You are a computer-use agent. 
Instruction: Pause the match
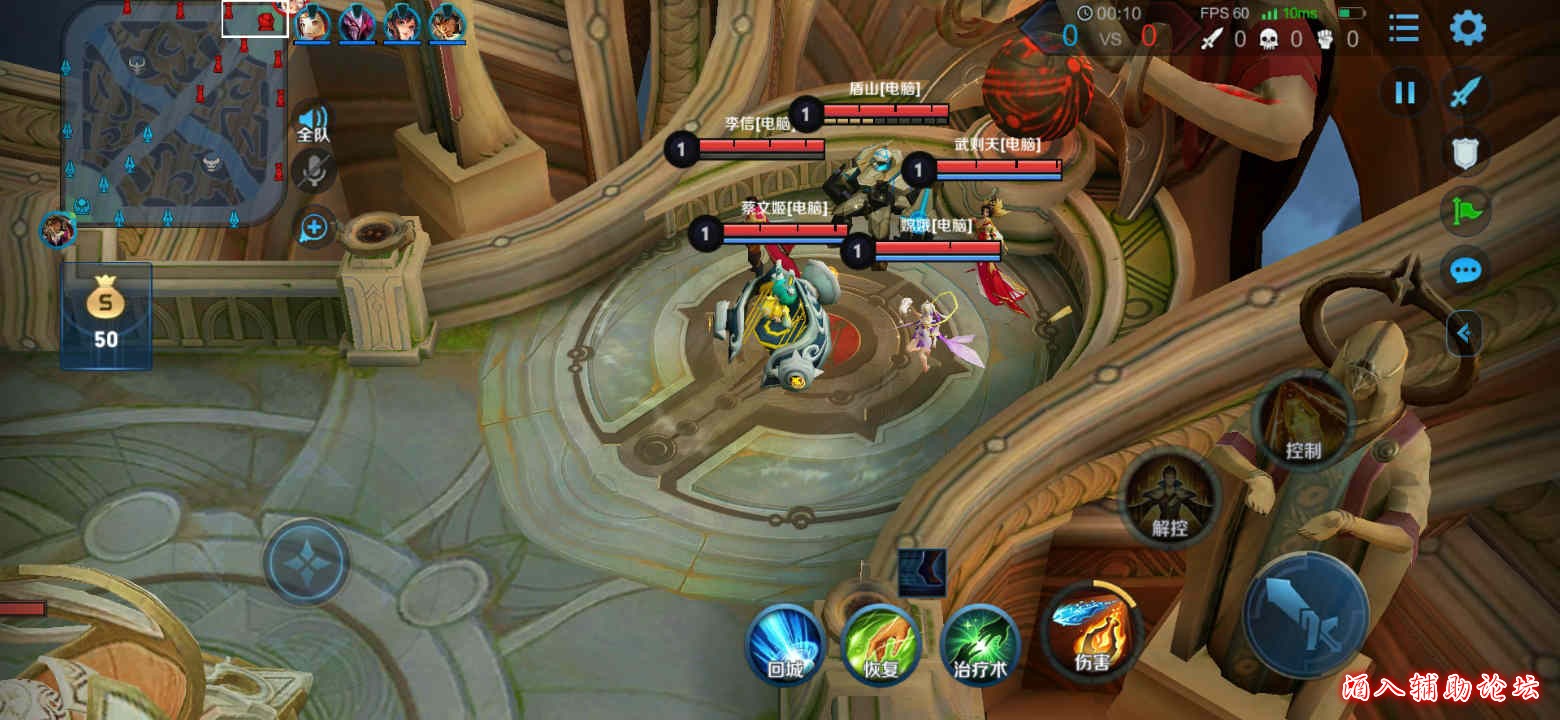click(1405, 93)
